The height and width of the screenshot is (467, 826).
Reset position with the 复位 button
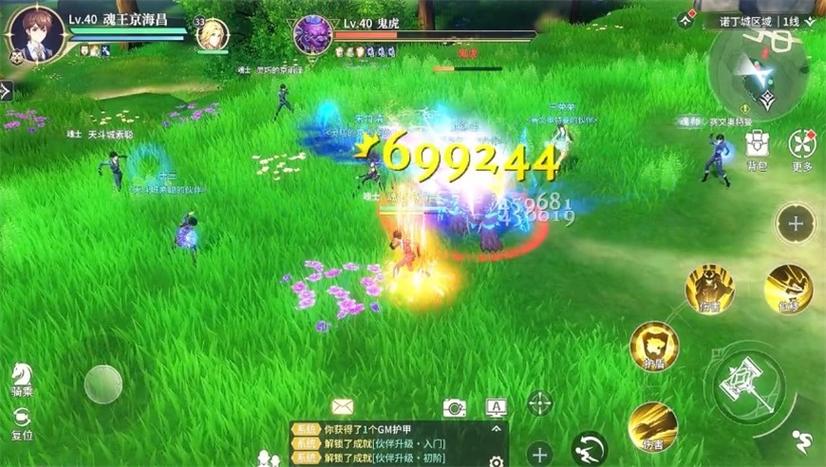click(21, 423)
